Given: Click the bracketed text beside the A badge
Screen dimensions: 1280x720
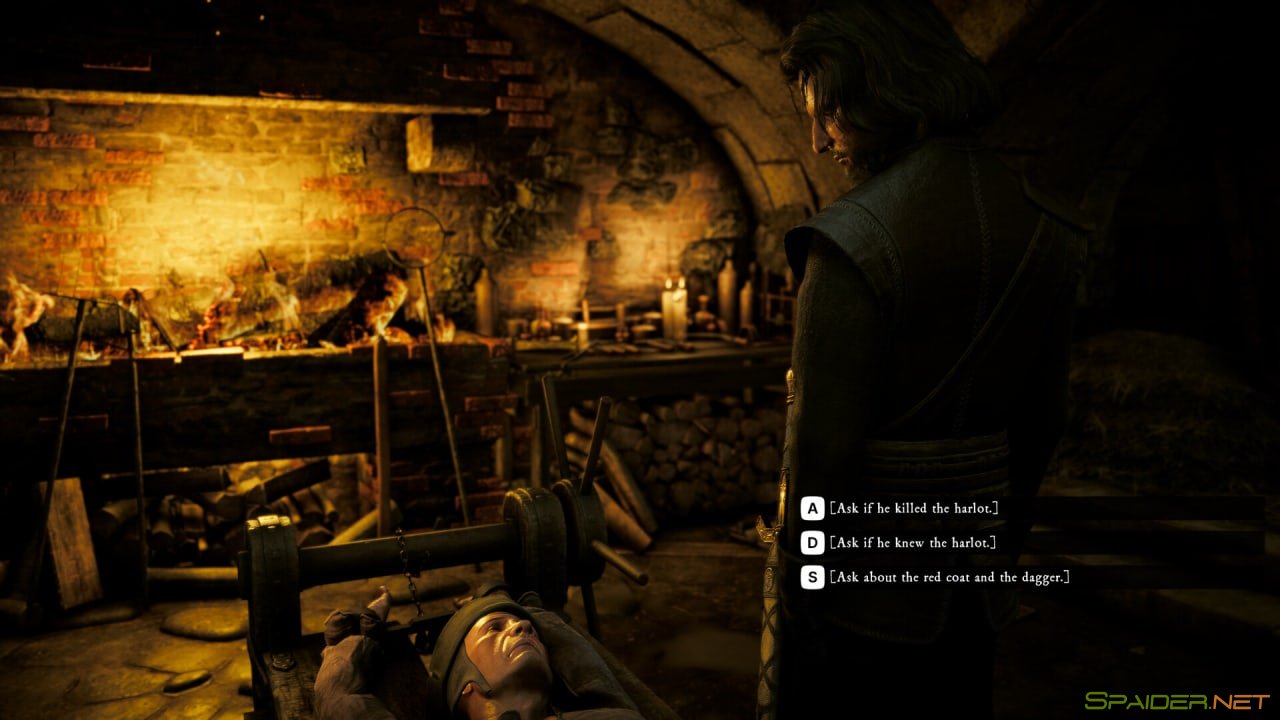Looking at the screenshot, I should [915, 507].
